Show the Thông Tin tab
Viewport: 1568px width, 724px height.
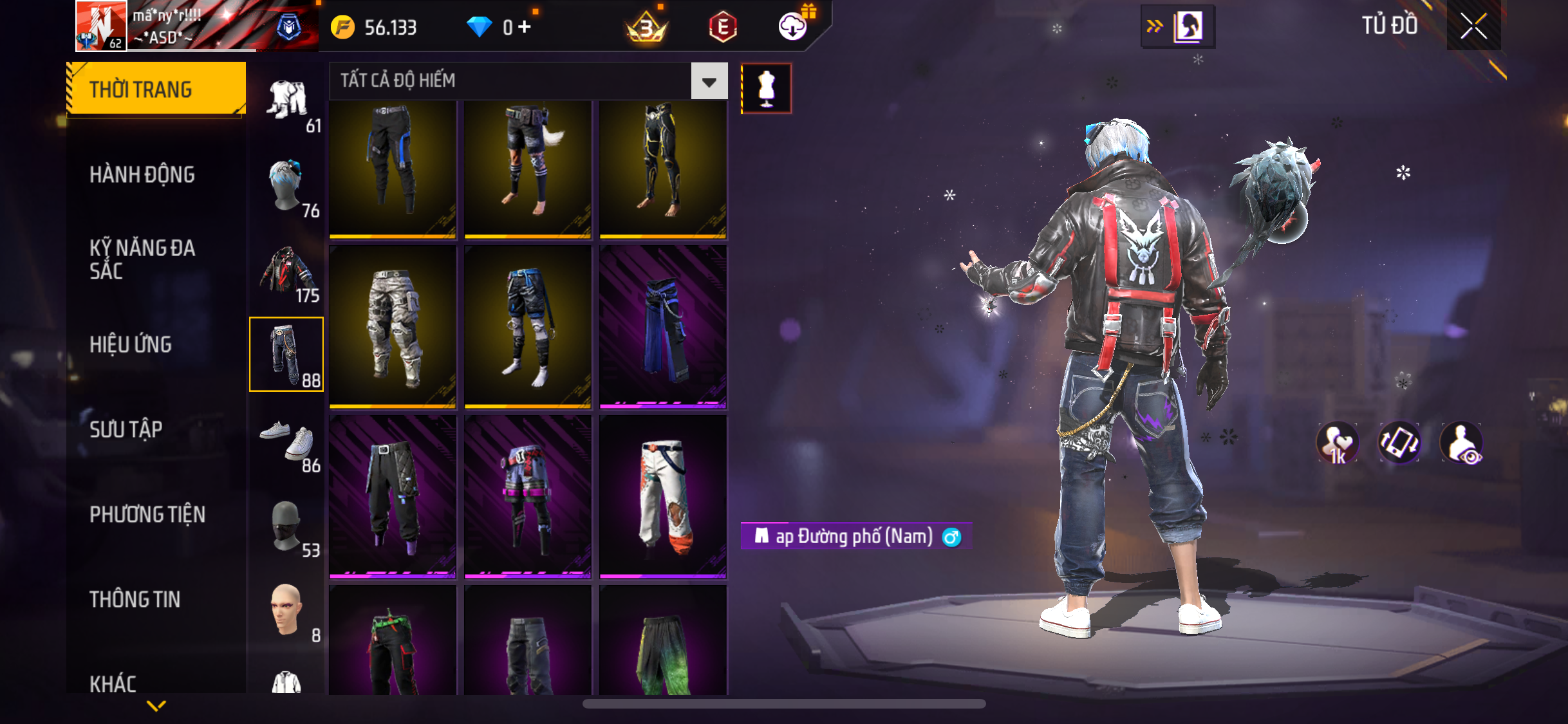135,599
